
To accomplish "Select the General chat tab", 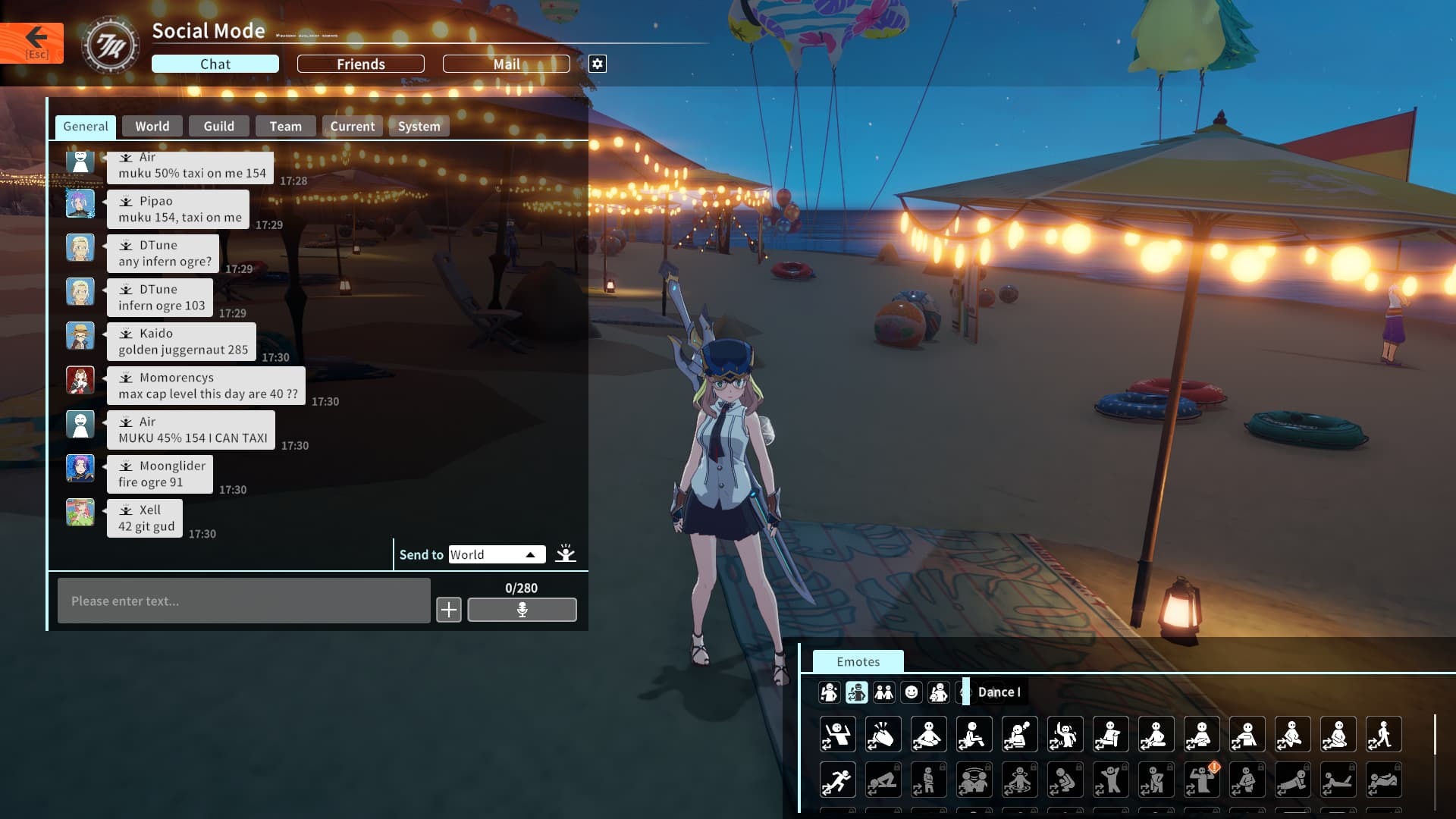I will point(86,127).
